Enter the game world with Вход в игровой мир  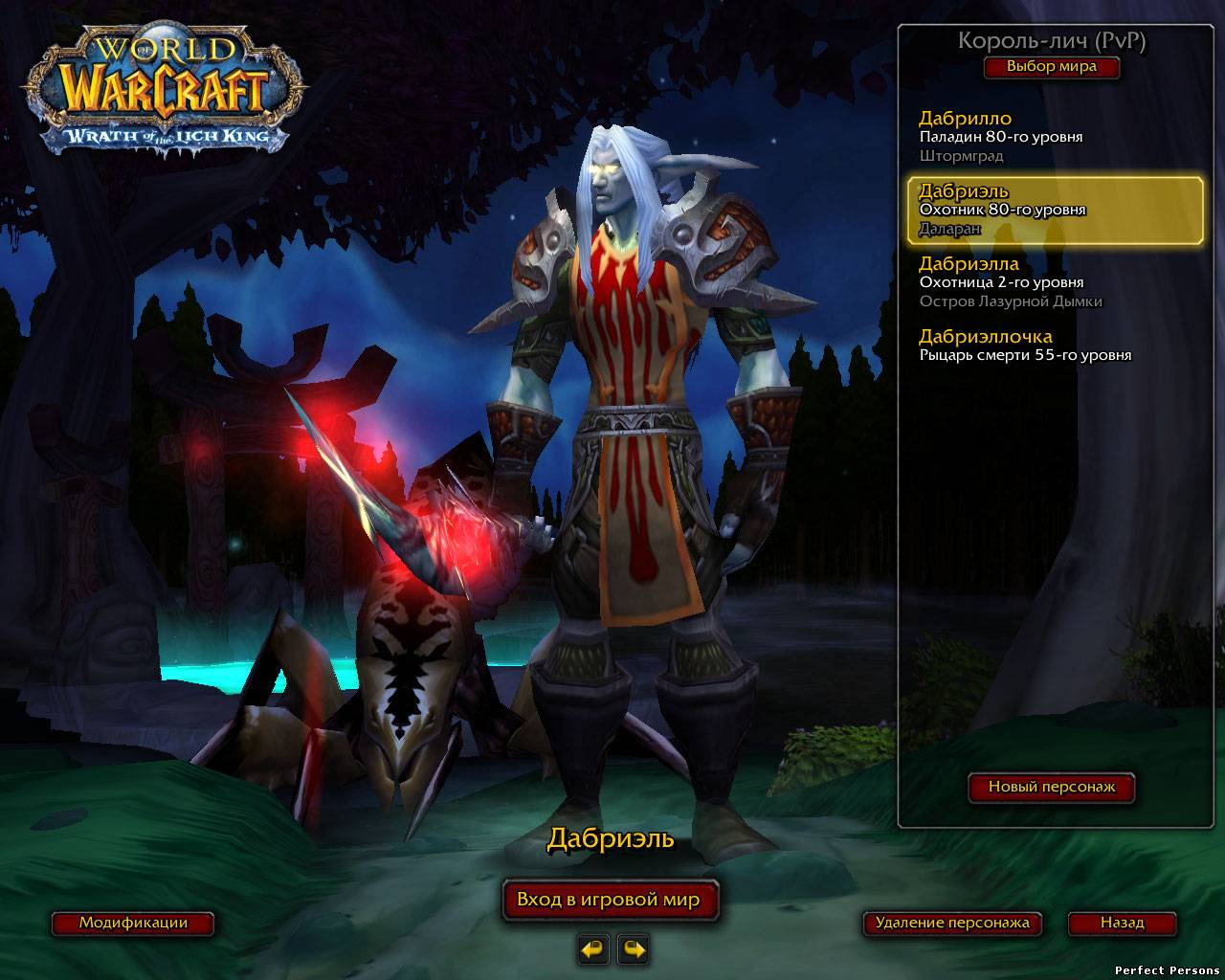pyautogui.click(x=609, y=900)
